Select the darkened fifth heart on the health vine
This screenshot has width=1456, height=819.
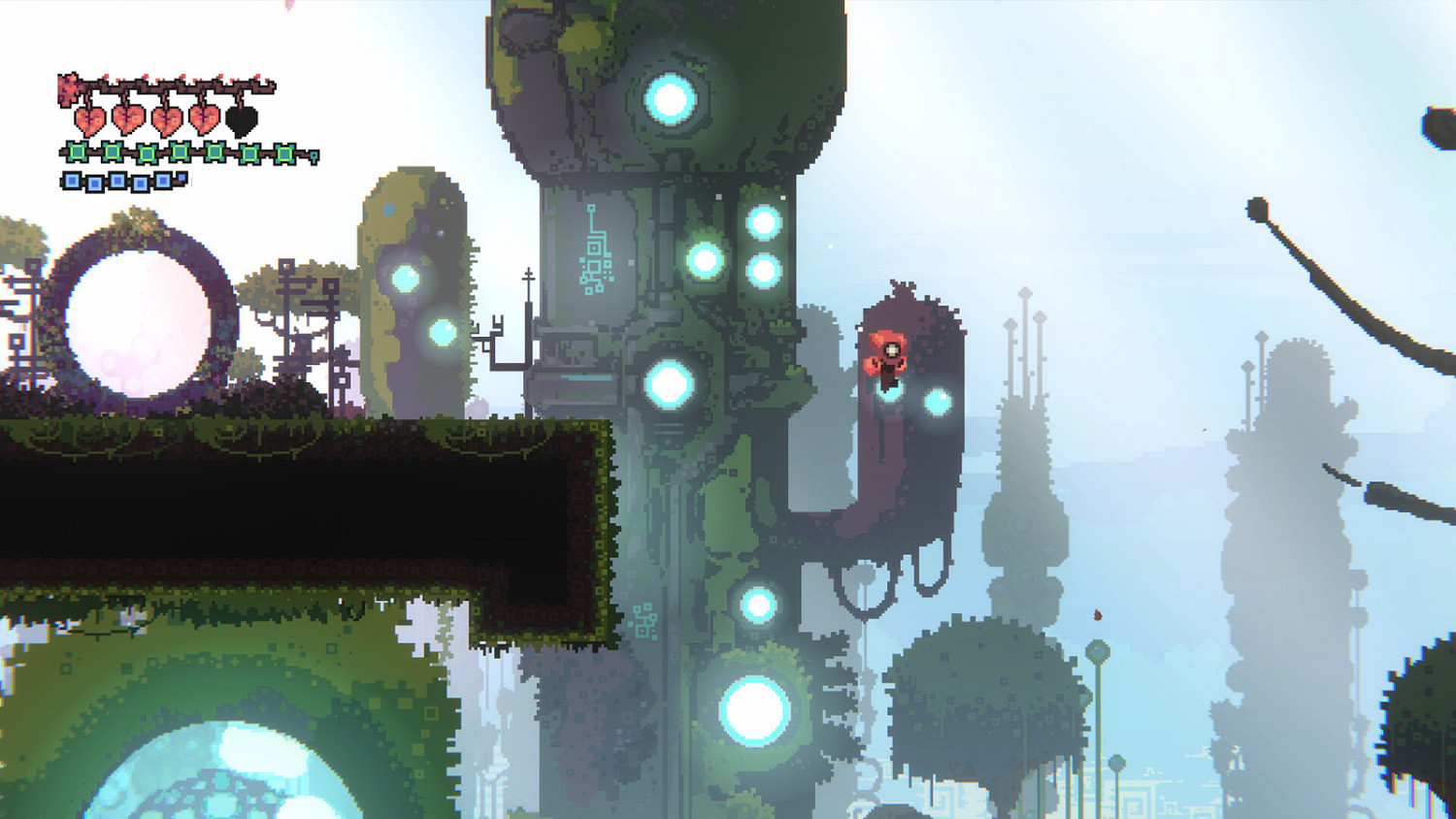coord(242,120)
